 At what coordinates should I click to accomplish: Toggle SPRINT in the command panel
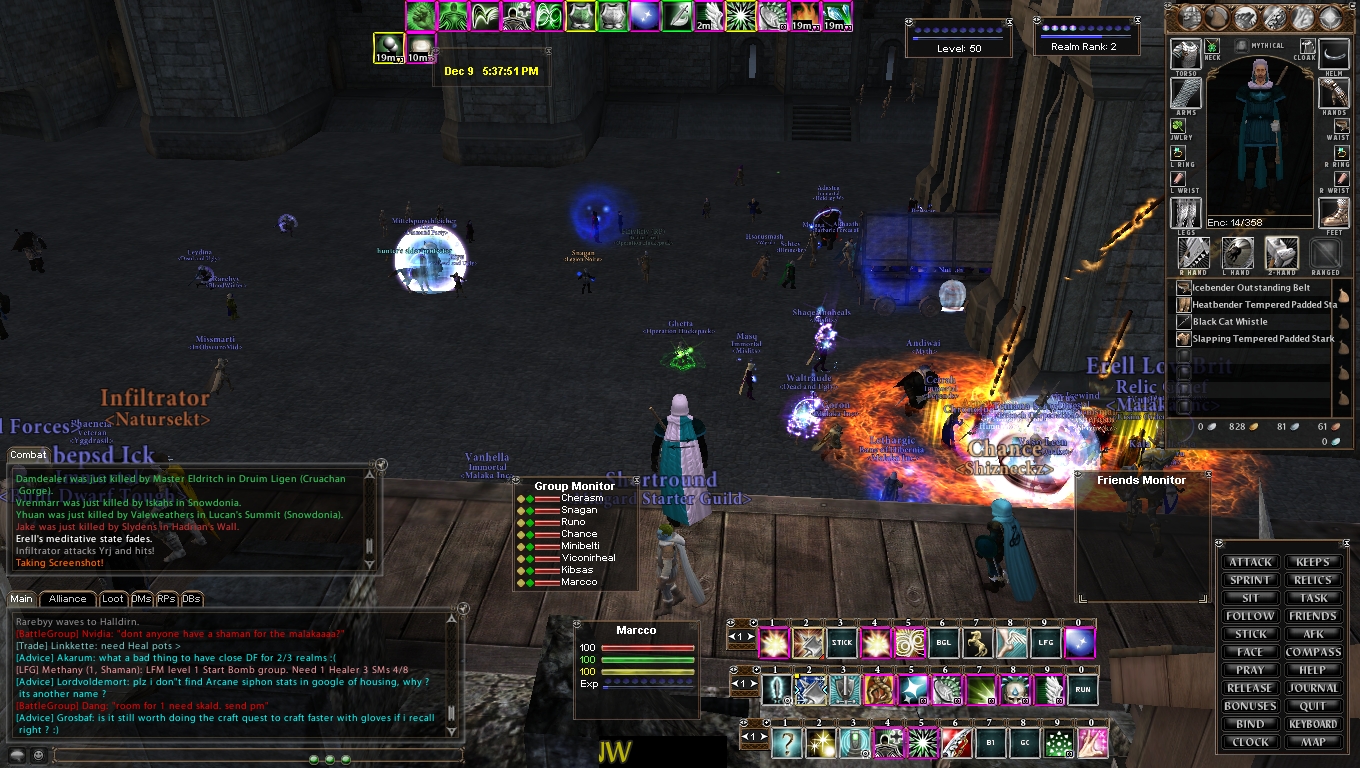[1250, 580]
